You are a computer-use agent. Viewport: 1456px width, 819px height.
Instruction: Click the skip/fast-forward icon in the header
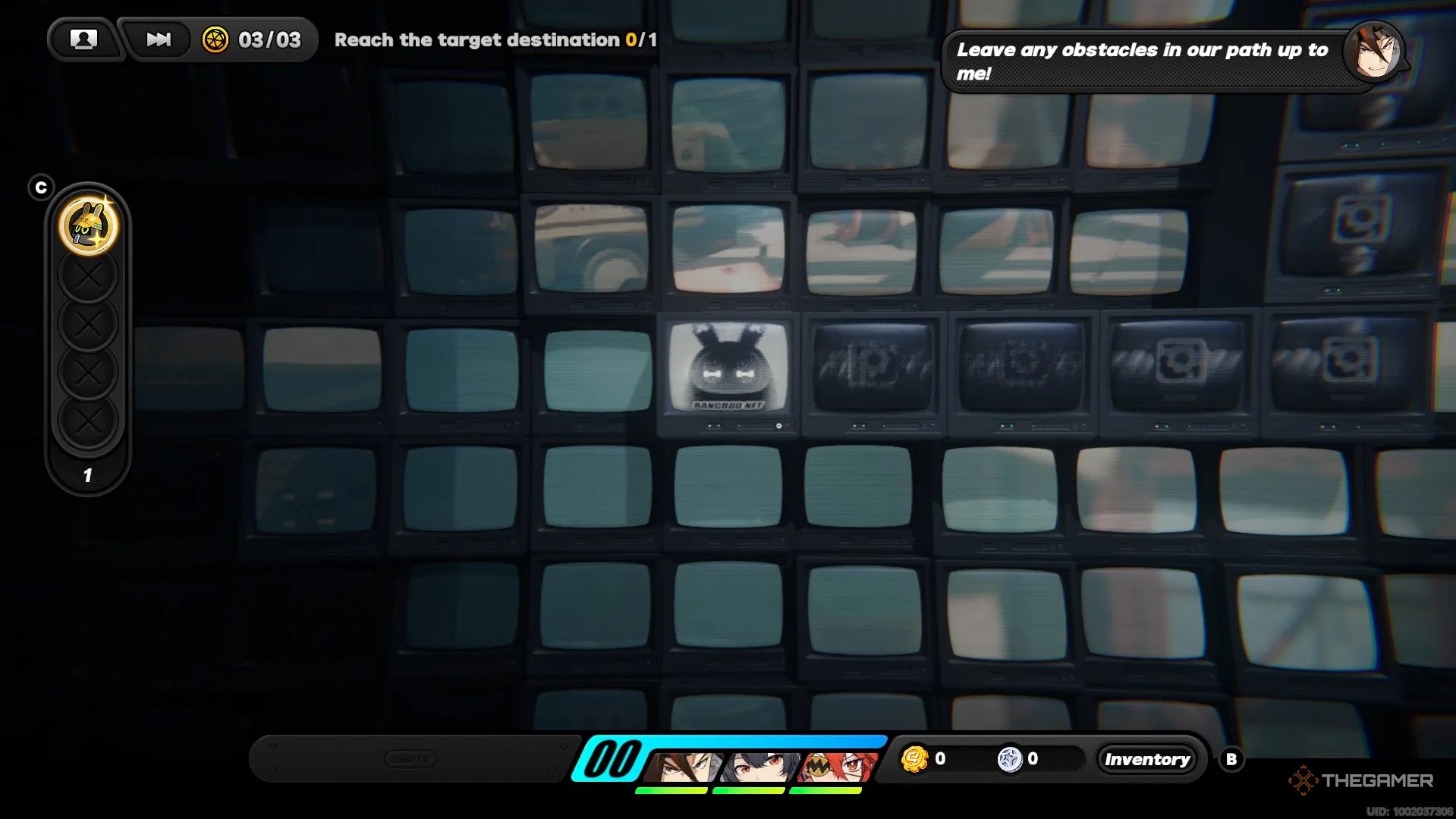coord(157,39)
